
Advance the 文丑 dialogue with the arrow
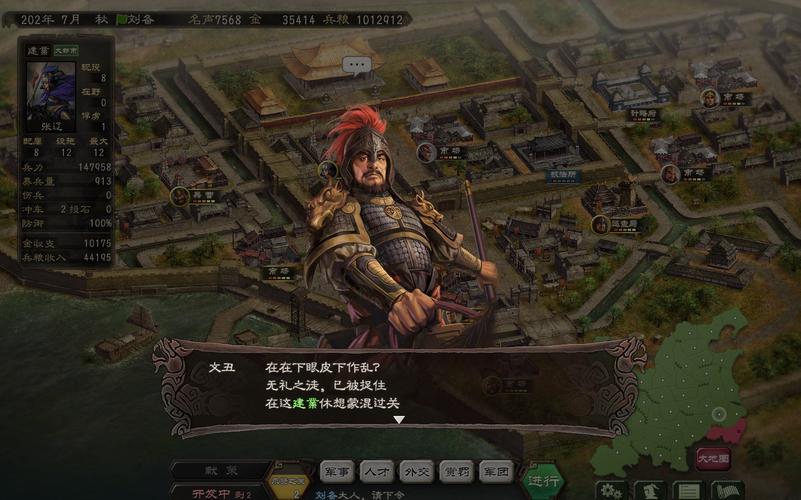pos(398,420)
